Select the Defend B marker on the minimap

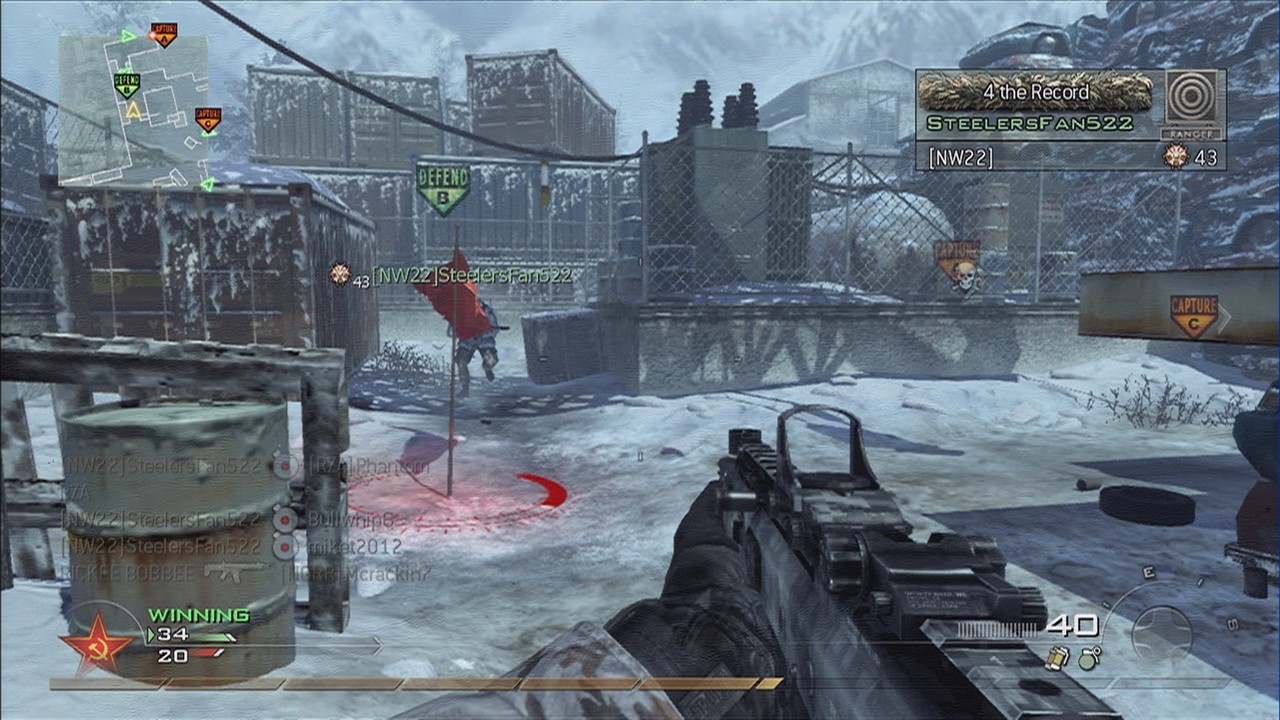(126, 83)
